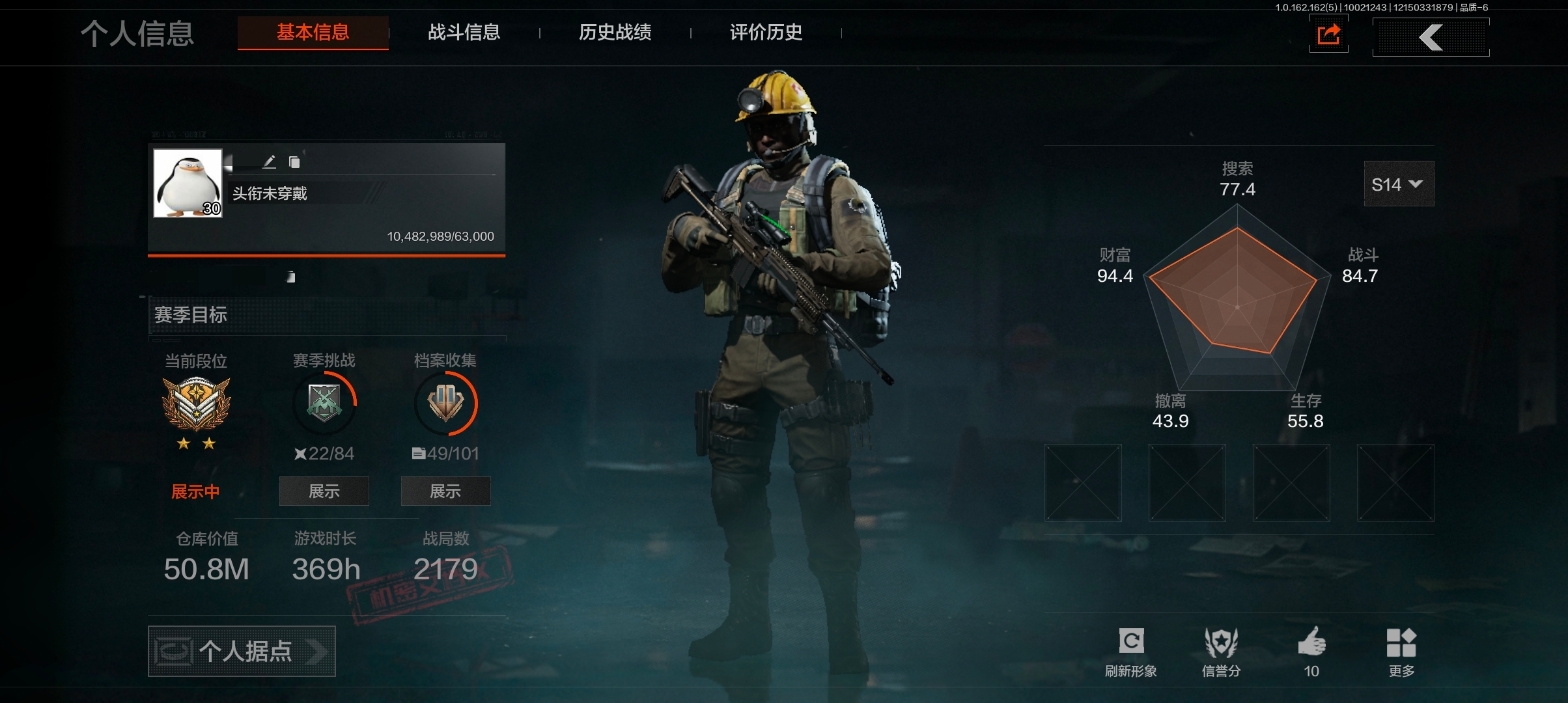The height and width of the screenshot is (703, 1568).
Task: Open the S14 season dropdown
Action: point(1398,185)
